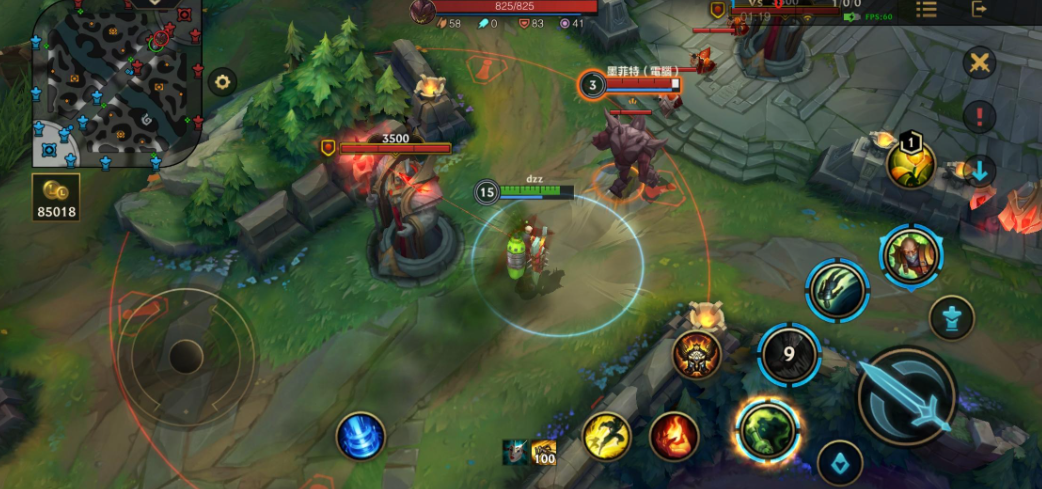Activate the blue swirl recall button

coord(360,436)
